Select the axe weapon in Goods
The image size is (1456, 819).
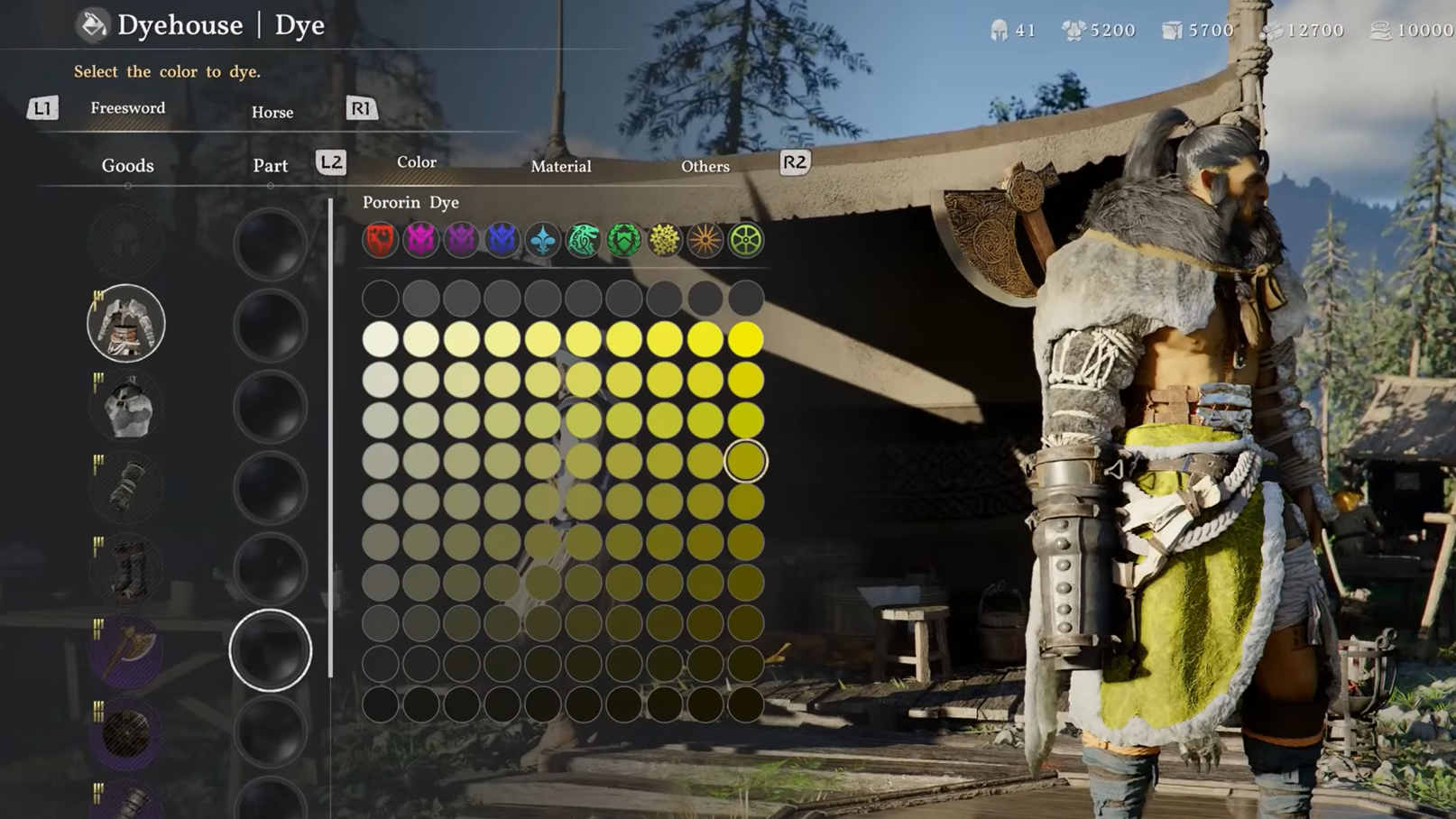pos(126,651)
